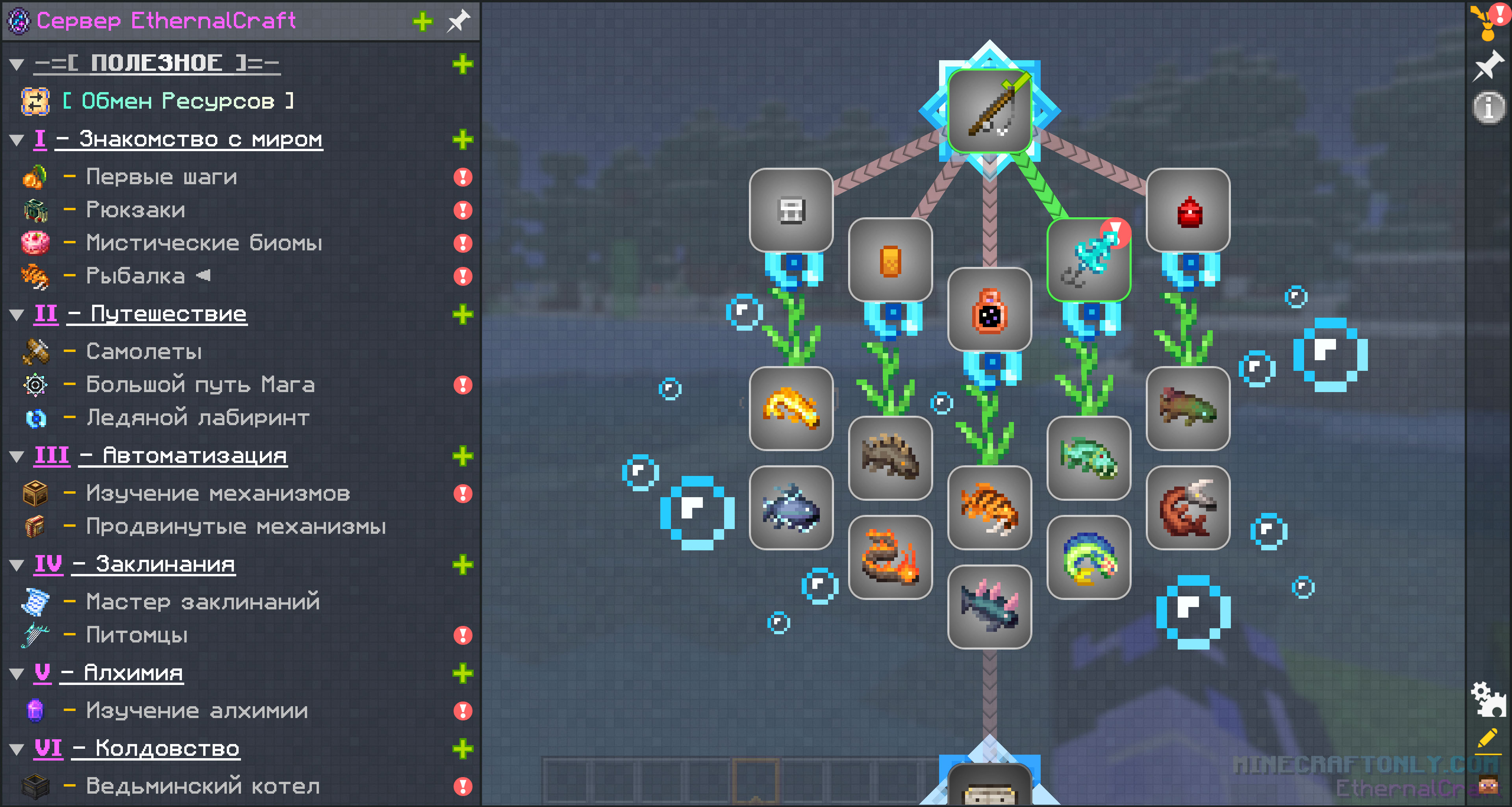Choose the Мистические биомы chapter

point(204,242)
